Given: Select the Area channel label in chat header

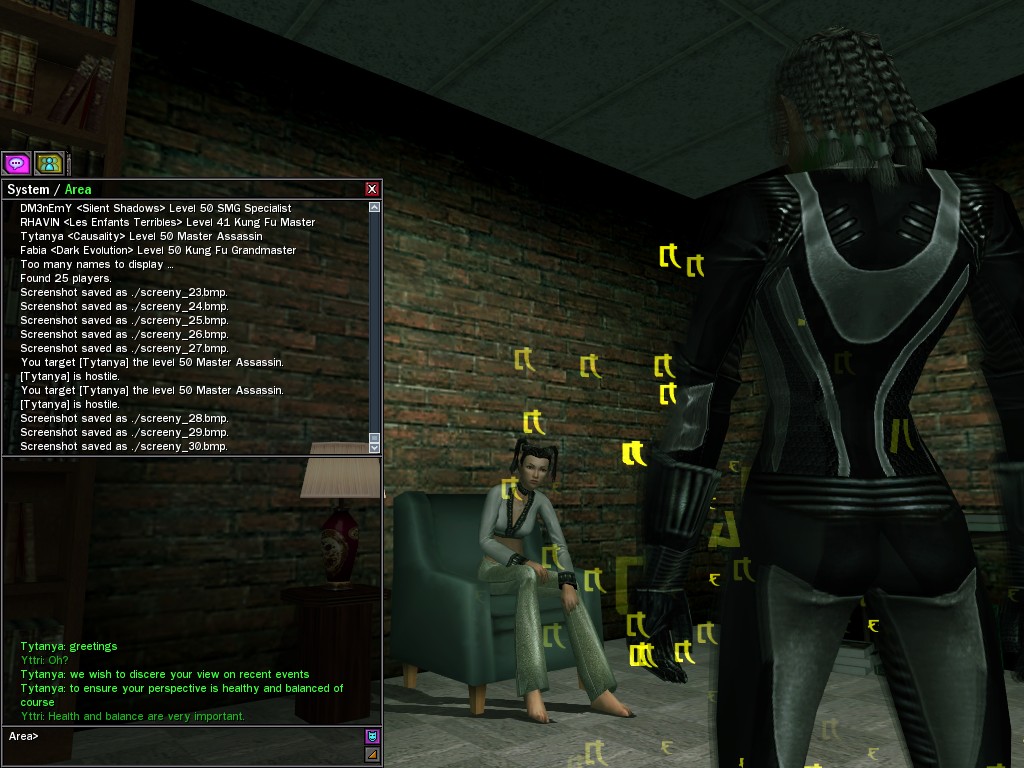Looking at the screenshot, I should 78,189.
